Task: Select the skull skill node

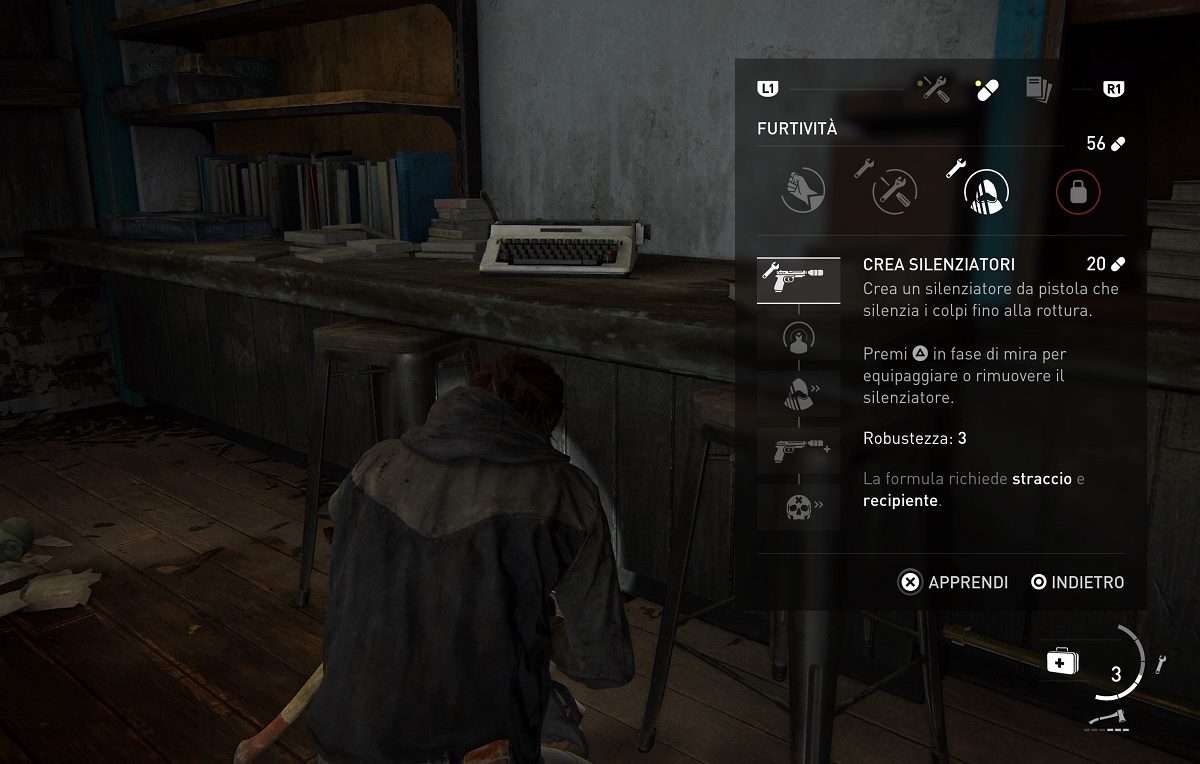Action: click(797, 506)
